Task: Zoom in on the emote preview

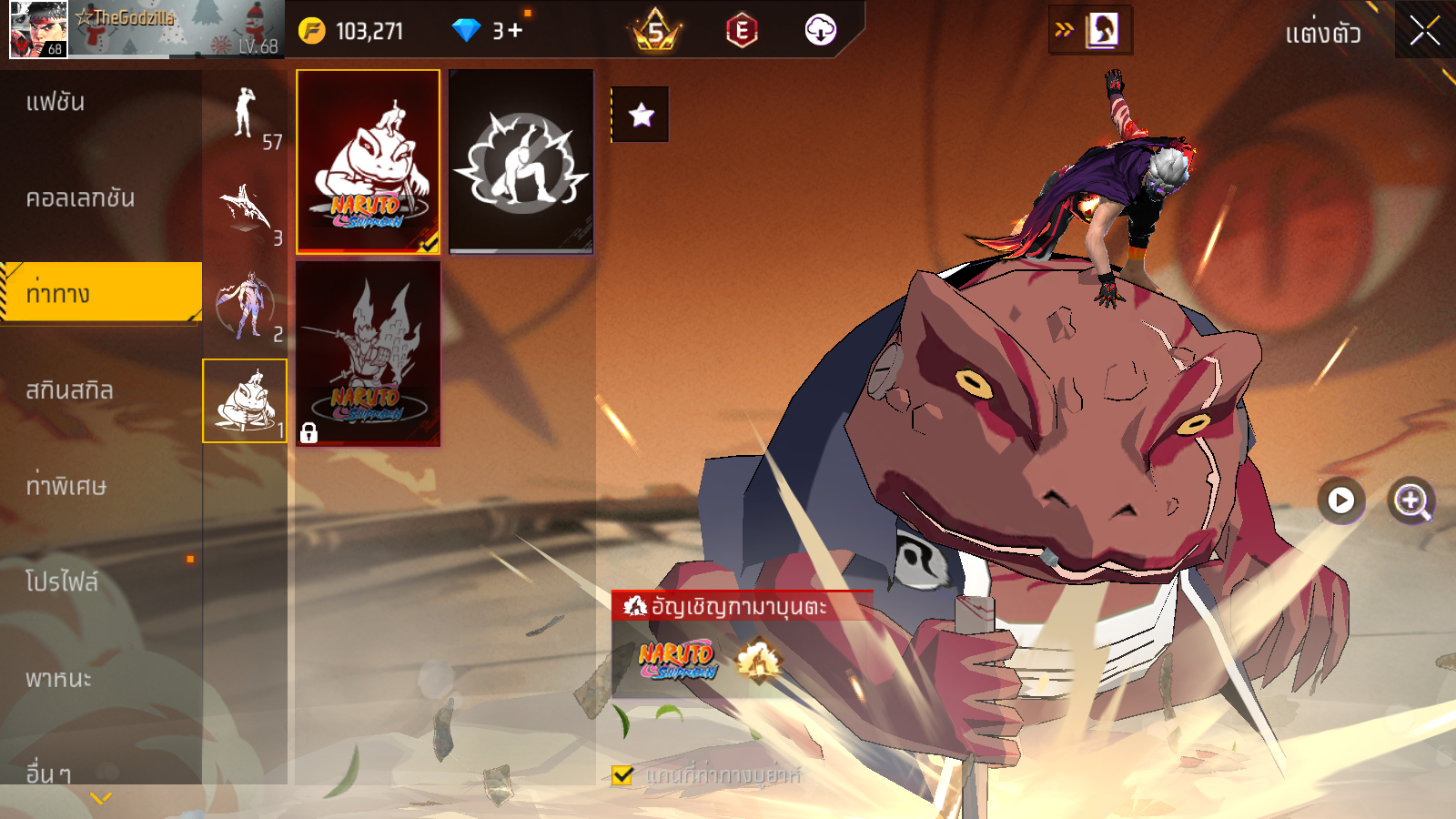Action: pos(1410,500)
